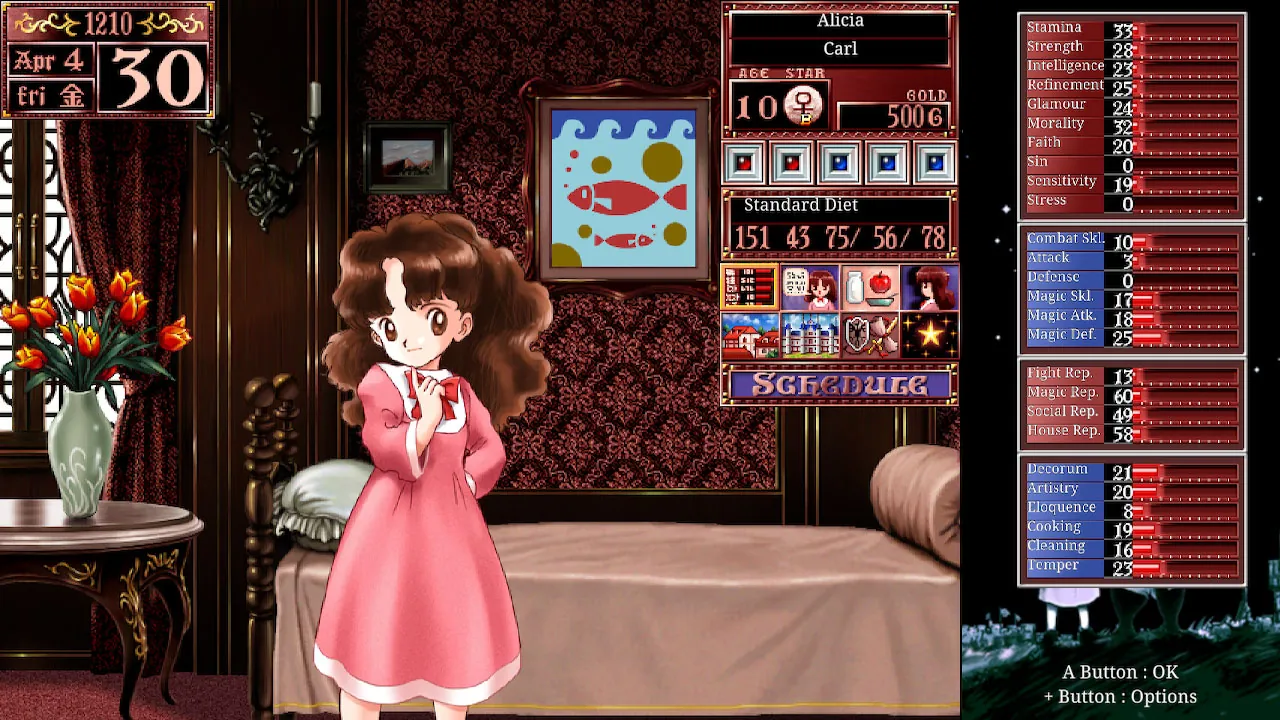1280x720 pixels.
Task: Select the Alicia name panel
Action: 838,20
